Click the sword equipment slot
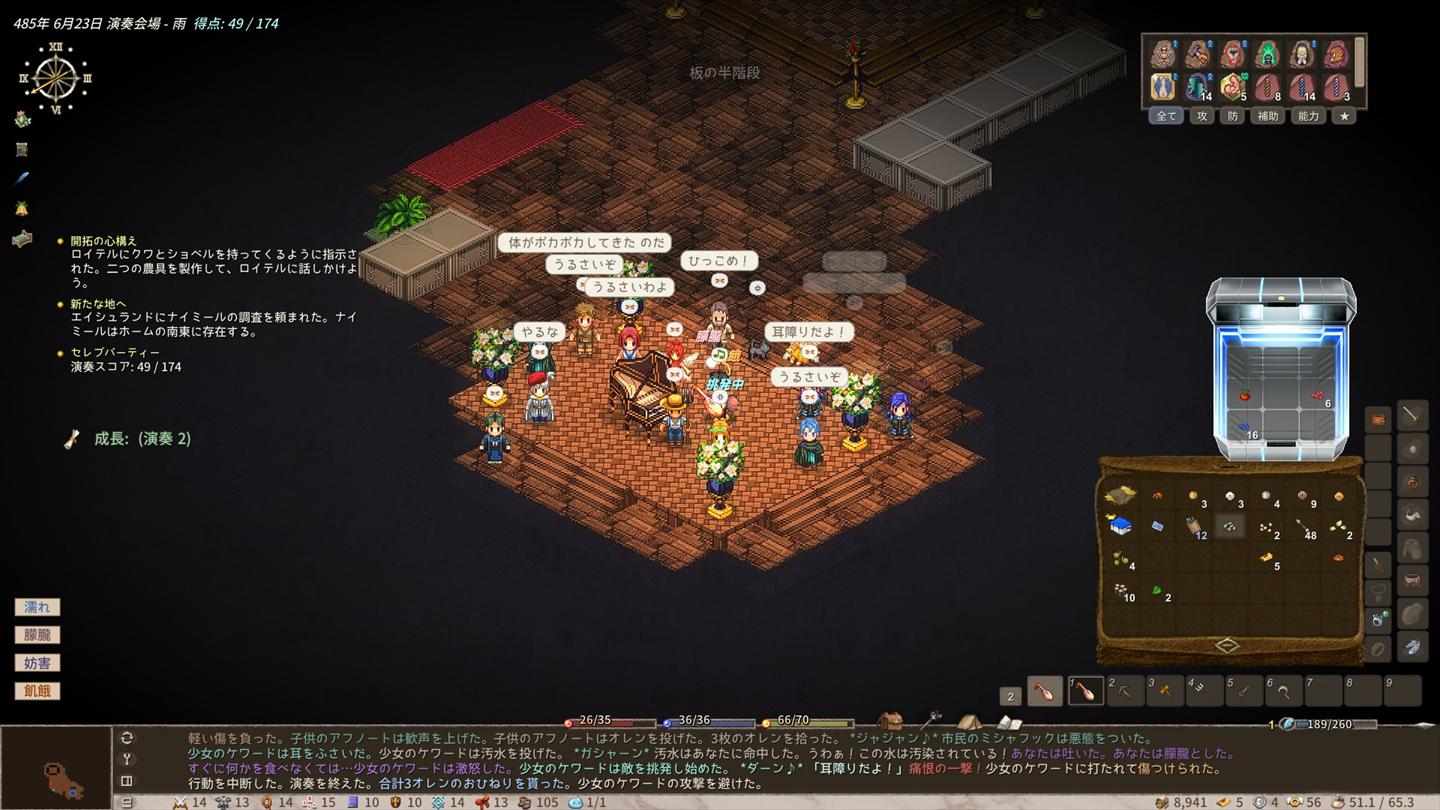The width and height of the screenshot is (1440, 810). (x=1412, y=415)
